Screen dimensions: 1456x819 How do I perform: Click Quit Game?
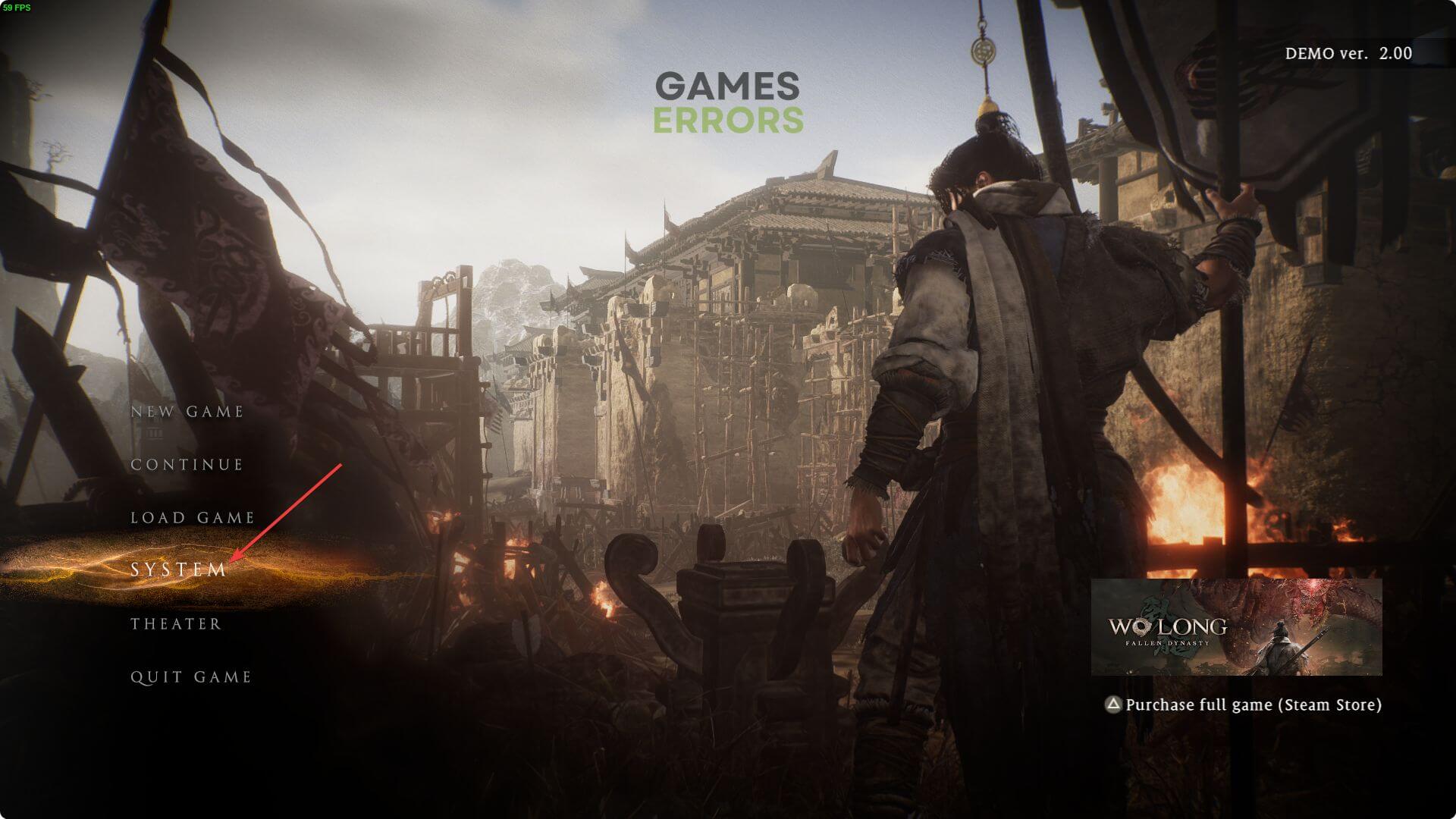point(191,677)
